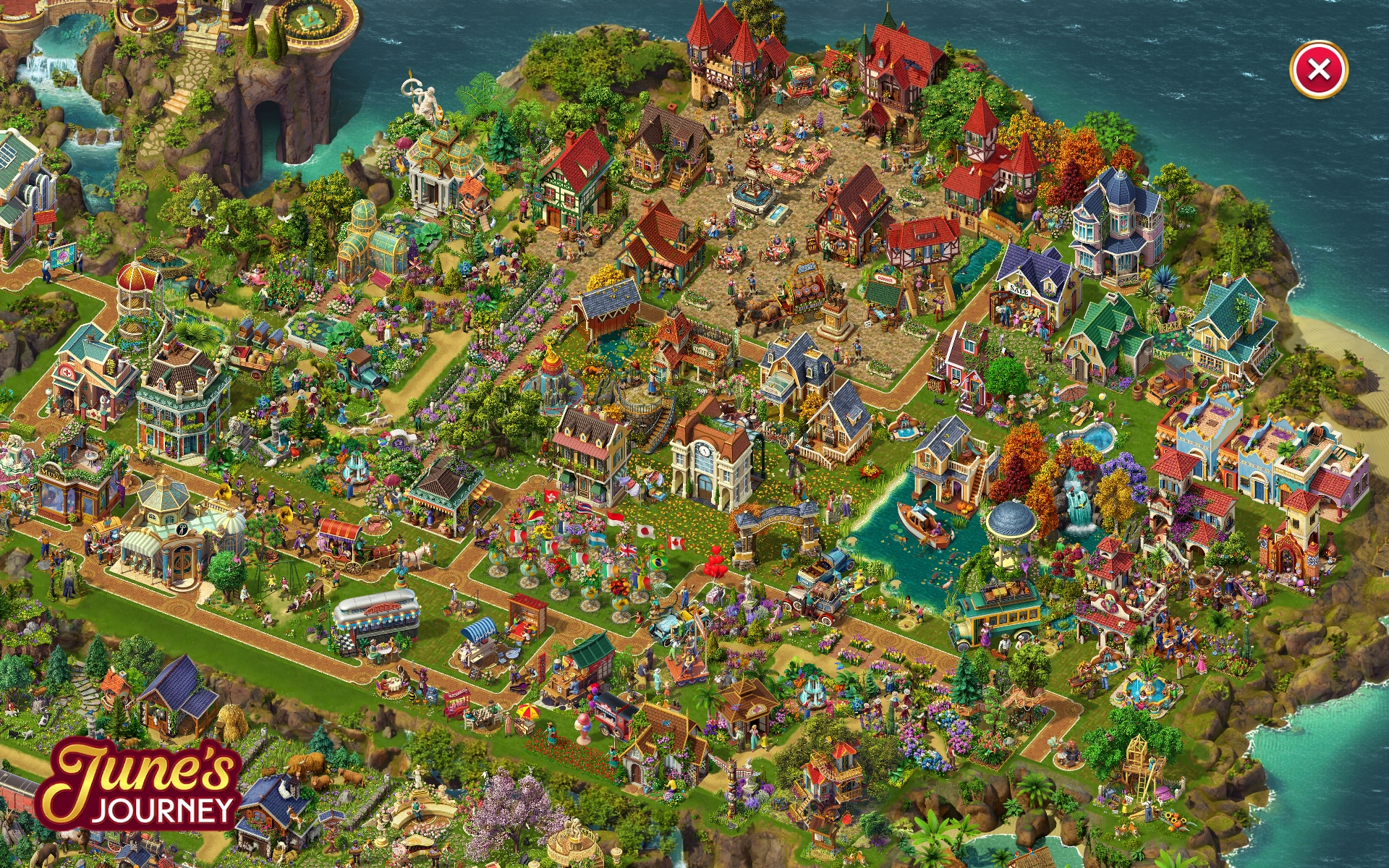This screenshot has height=868, width=1389.
Task: Close the island view with the red X
Action: [x=1318, y=70]
